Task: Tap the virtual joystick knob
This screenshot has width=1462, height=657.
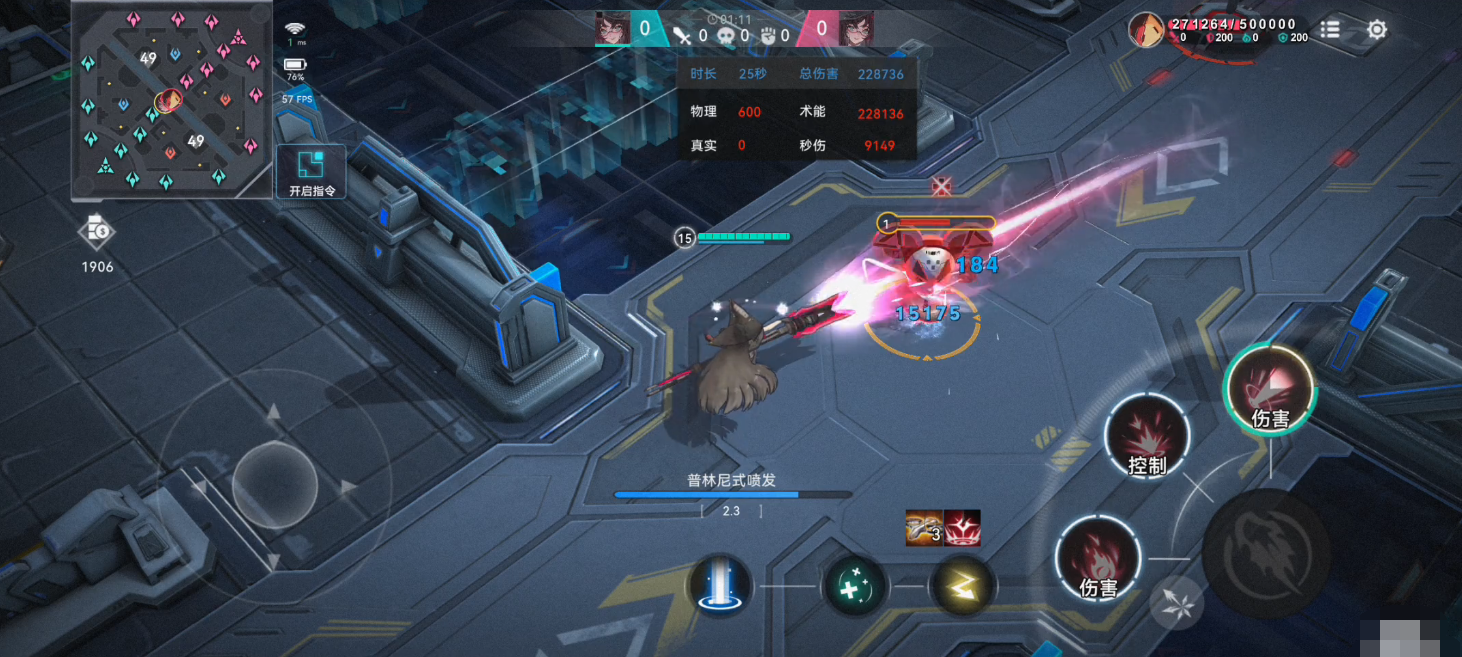Action: tap(274, 486)
